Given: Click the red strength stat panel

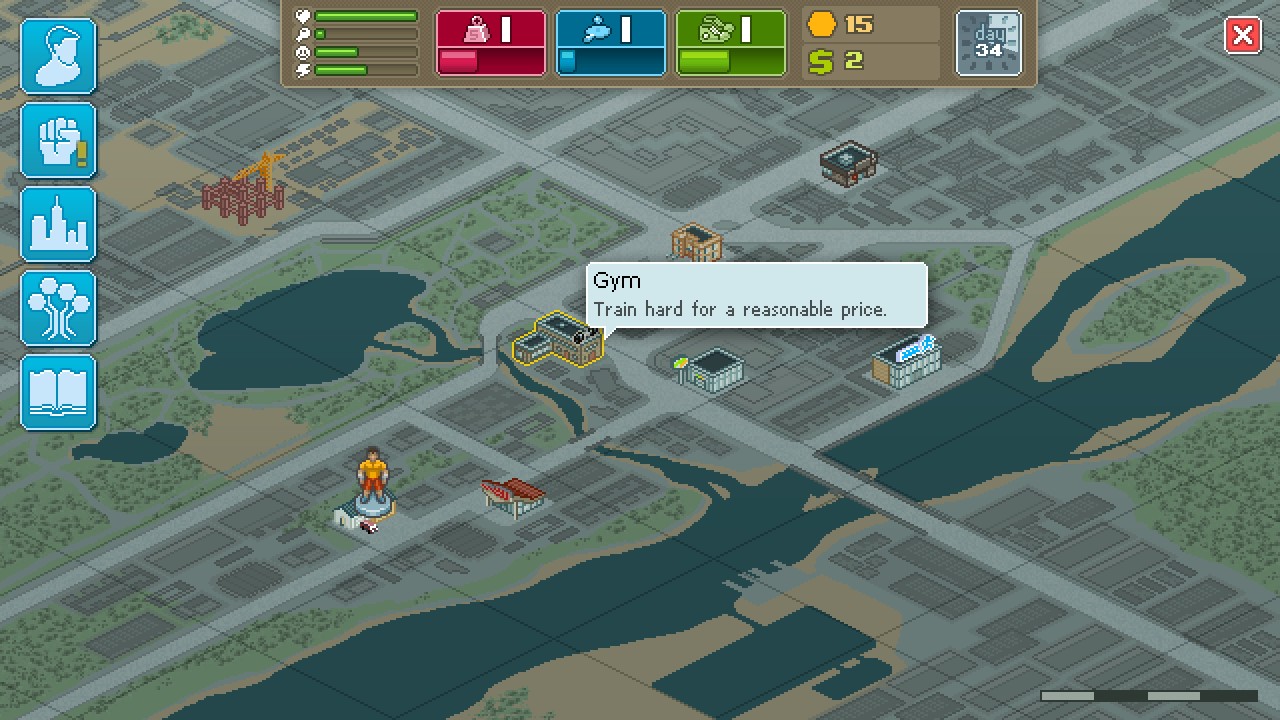Looking at the screenshot, I should click(491, 43).
